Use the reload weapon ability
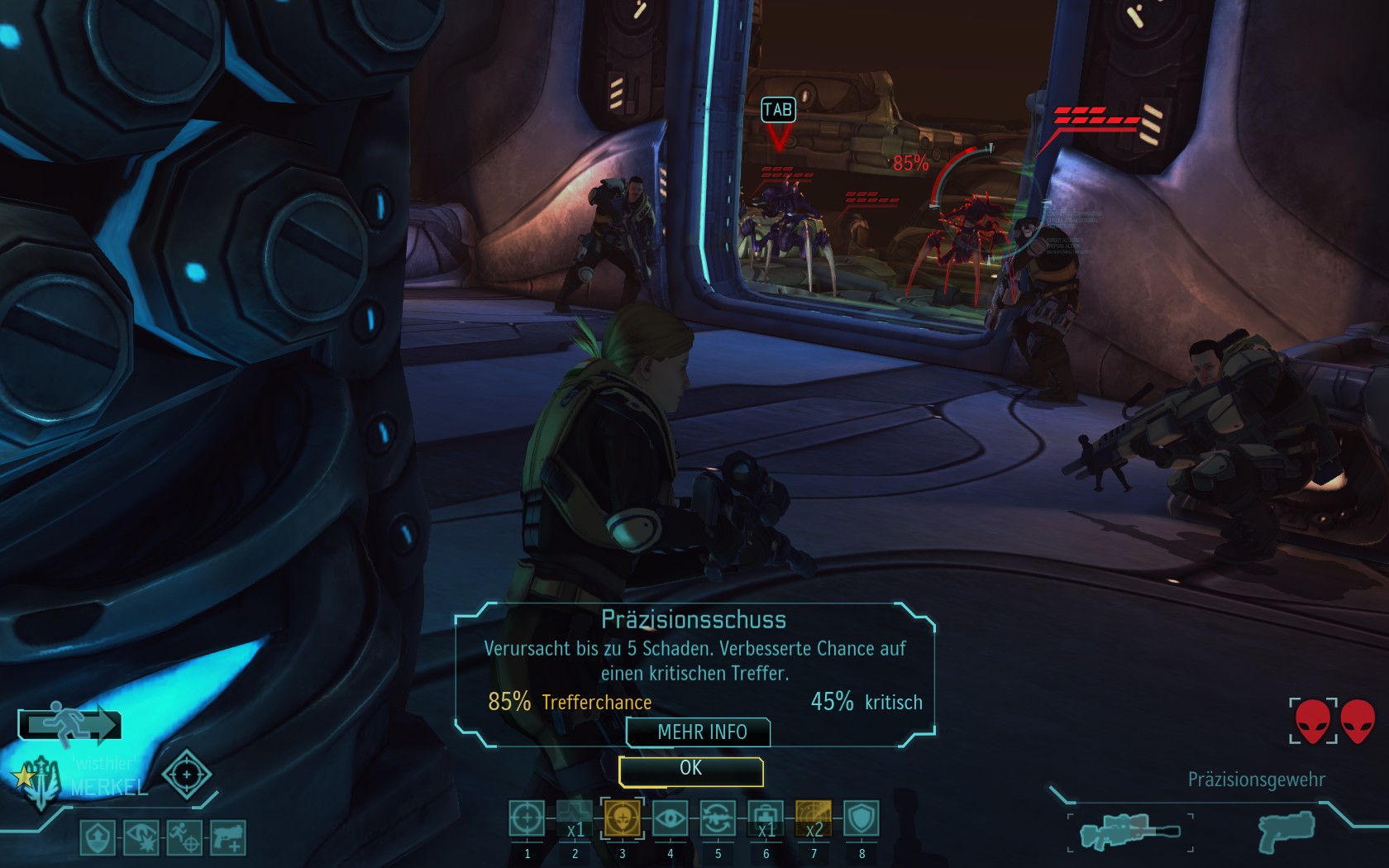The image size is (1389, 868). [718, 819]
